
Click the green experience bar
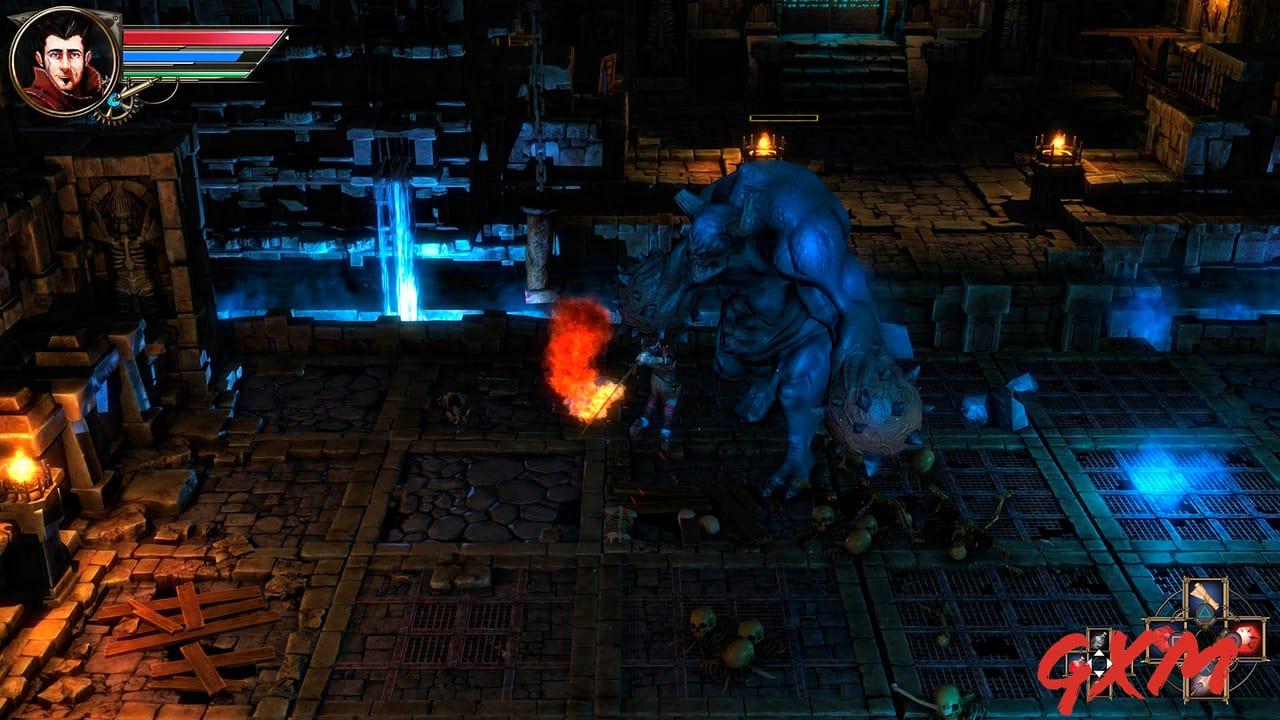coord(186,74)
